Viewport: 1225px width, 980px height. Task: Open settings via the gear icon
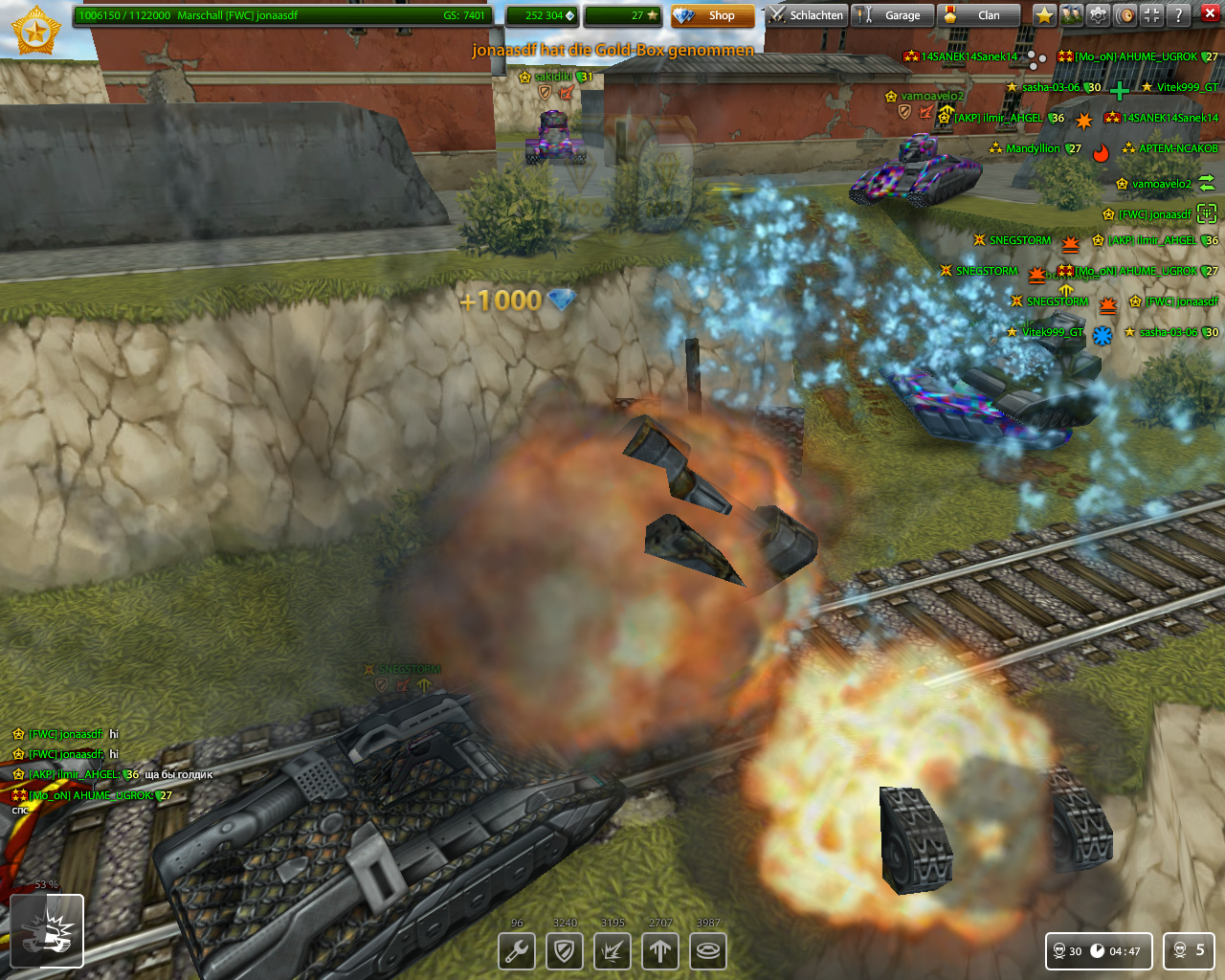coord(1098,15)
